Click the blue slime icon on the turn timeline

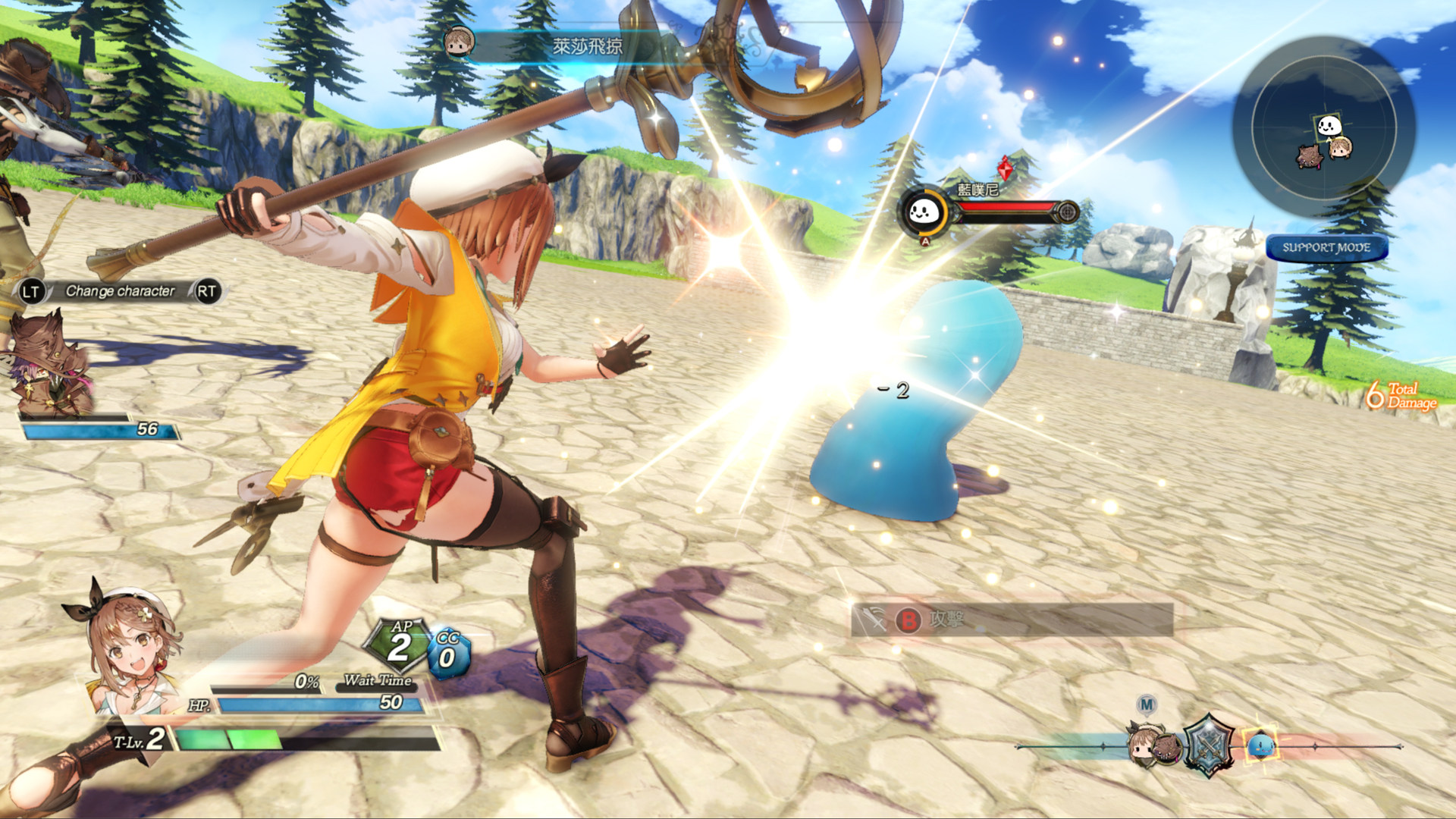(1260, 745)
